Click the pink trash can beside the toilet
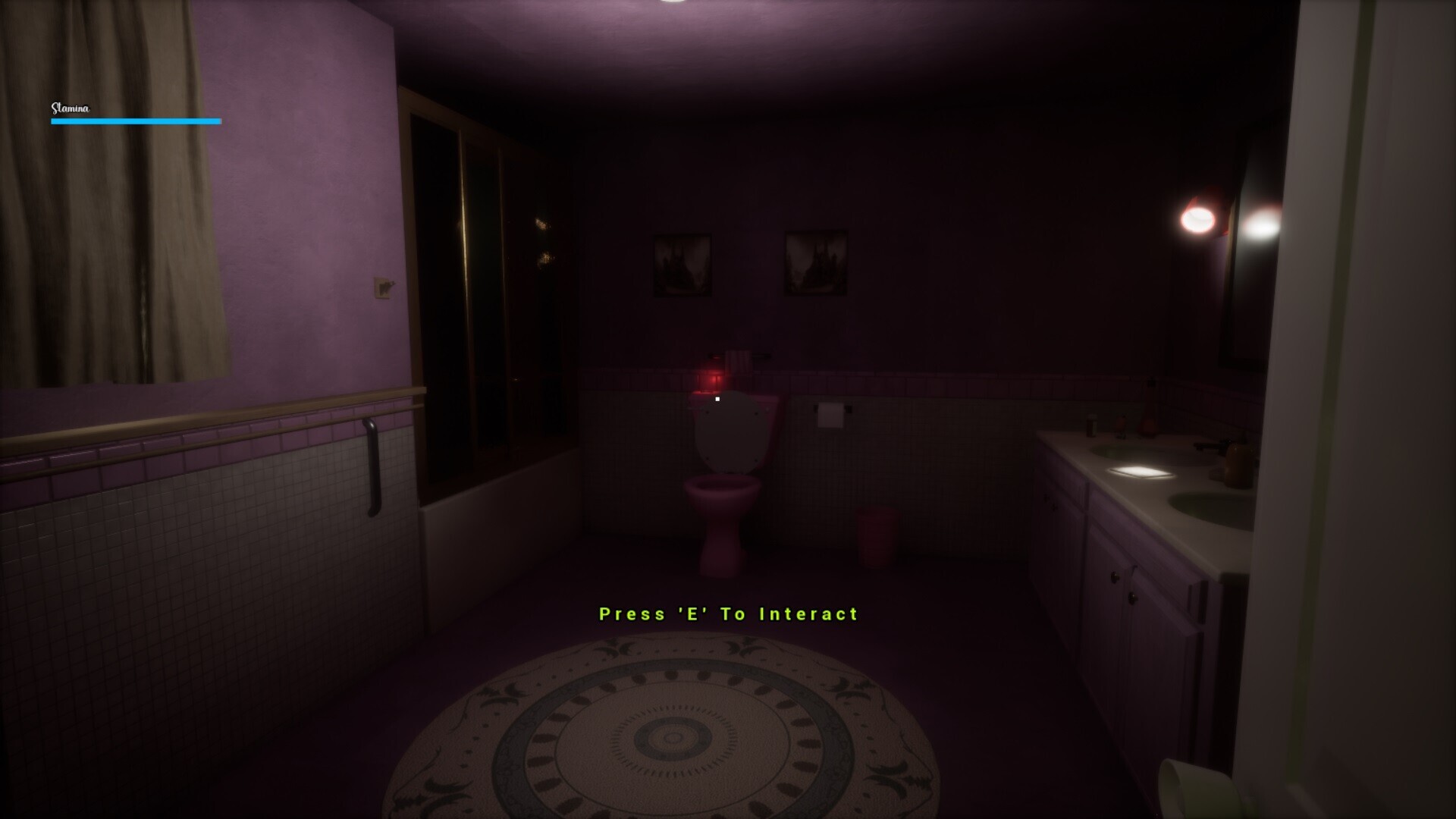This screenshot has height=819, width=1456. click(878, 535)
